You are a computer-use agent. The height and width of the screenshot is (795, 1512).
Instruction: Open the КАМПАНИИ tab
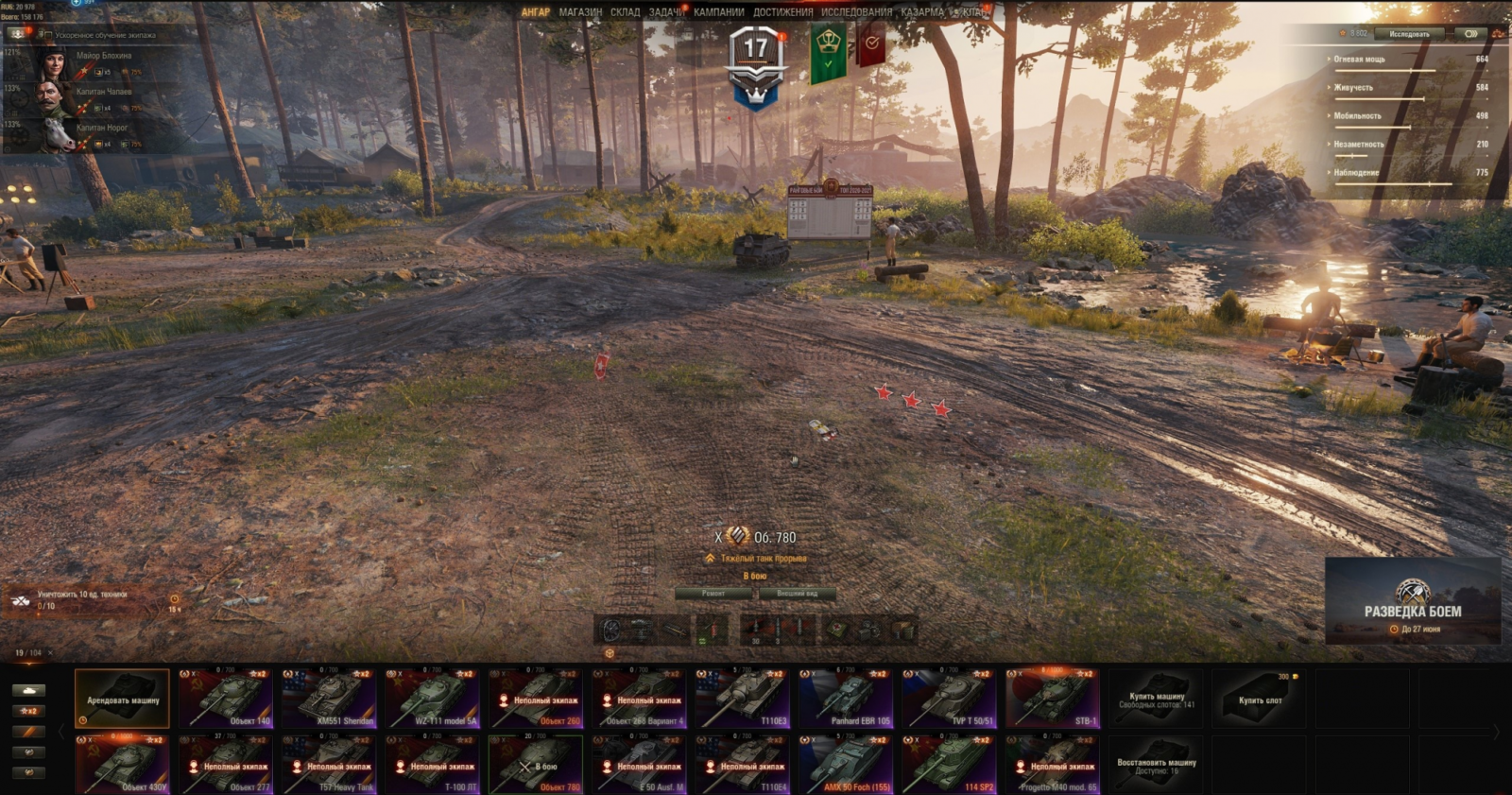tap(719, 12)
